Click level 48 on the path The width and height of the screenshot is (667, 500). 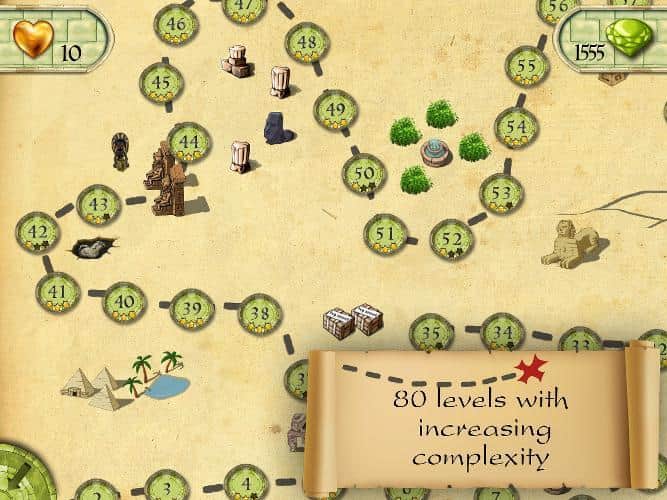tap(307, 43)
